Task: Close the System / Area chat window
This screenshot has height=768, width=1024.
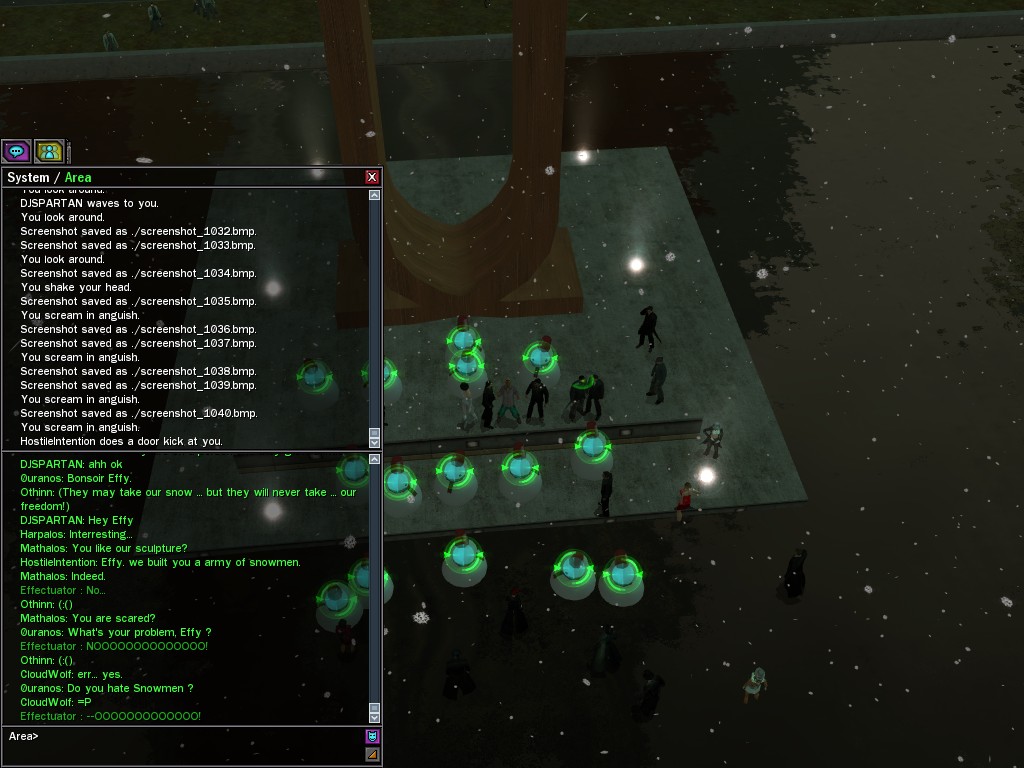Action: pos(372,177)
